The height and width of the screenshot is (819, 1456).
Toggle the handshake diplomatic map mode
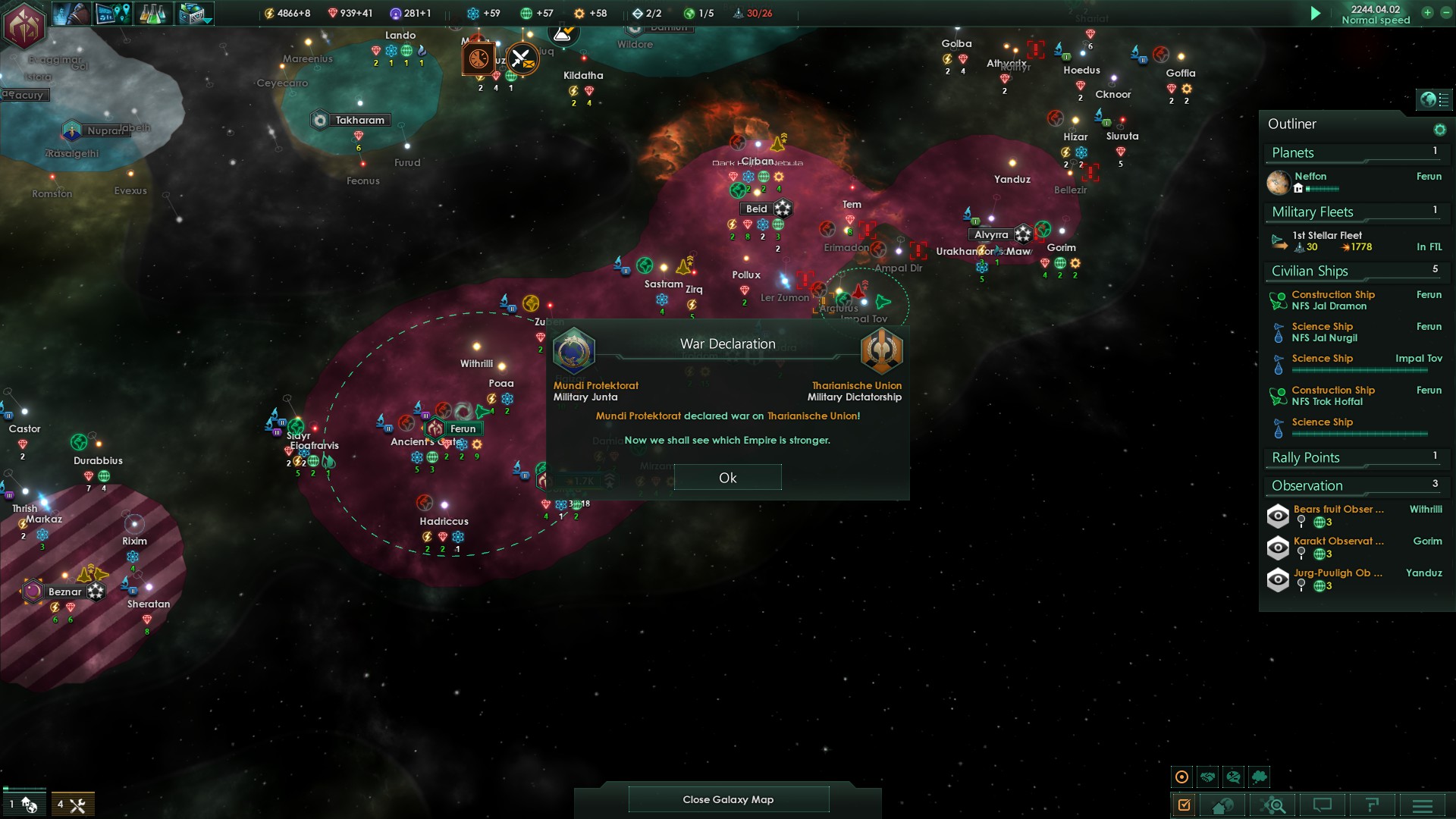tap(1208, 777)
